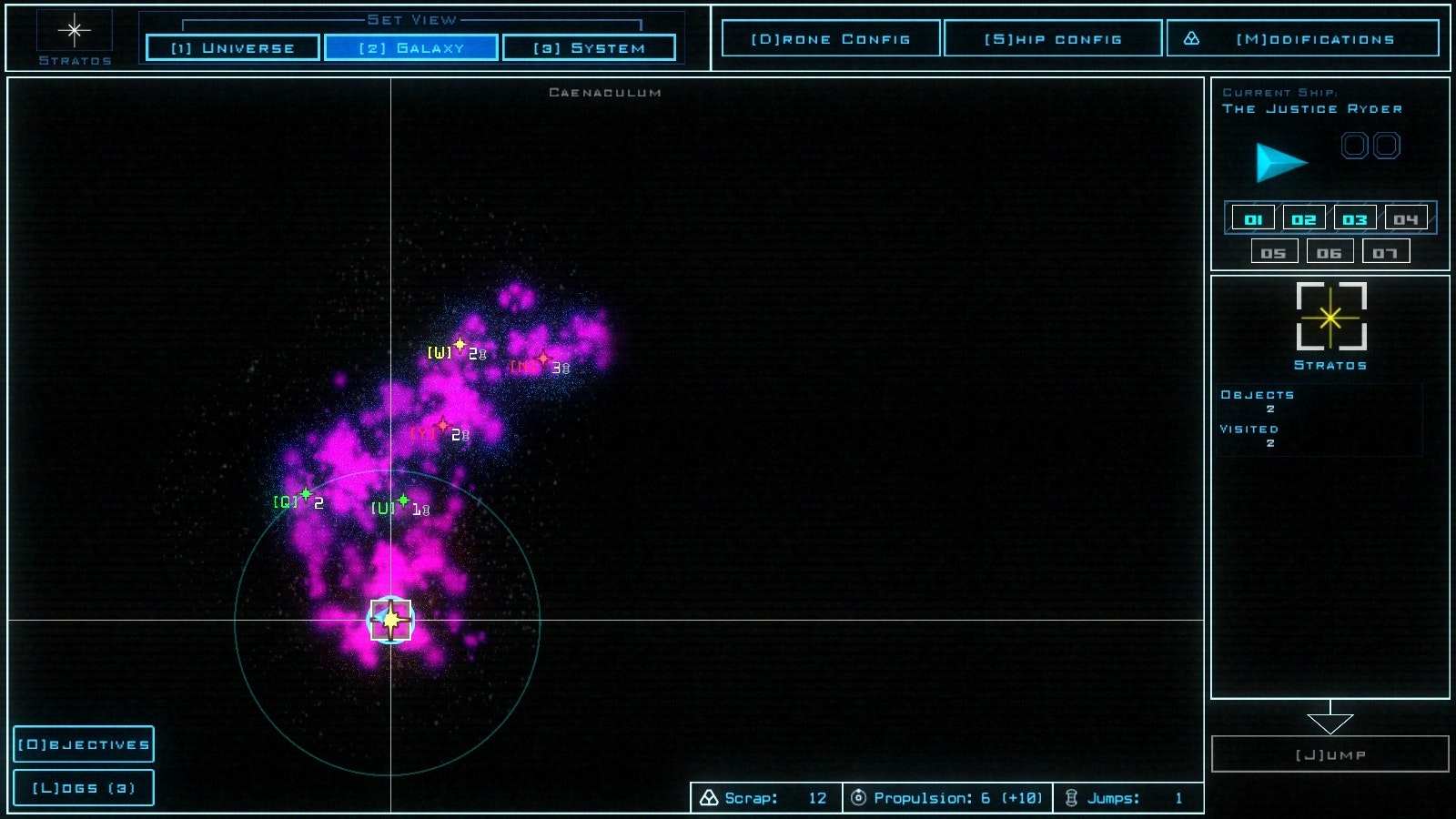Switch to the System view
The width and height of the screenshot is (1456, 819).
[589, 47]
